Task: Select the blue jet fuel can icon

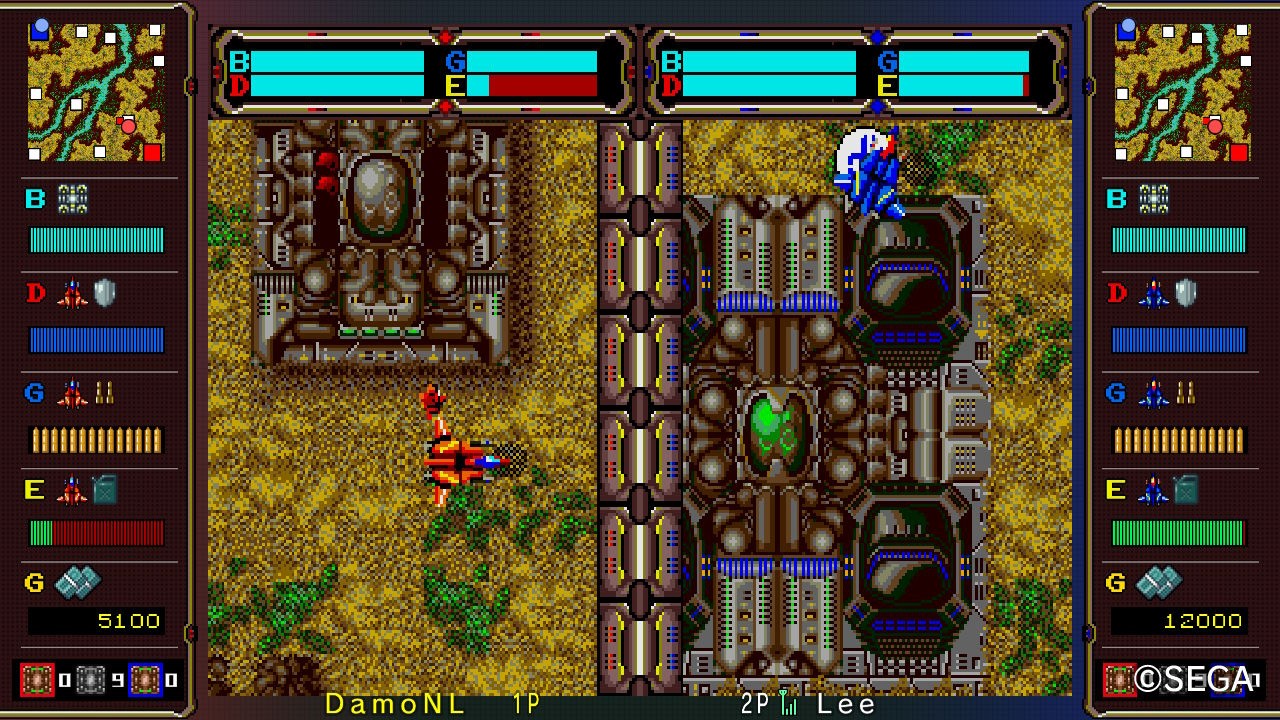Action: pos(1170,490)
